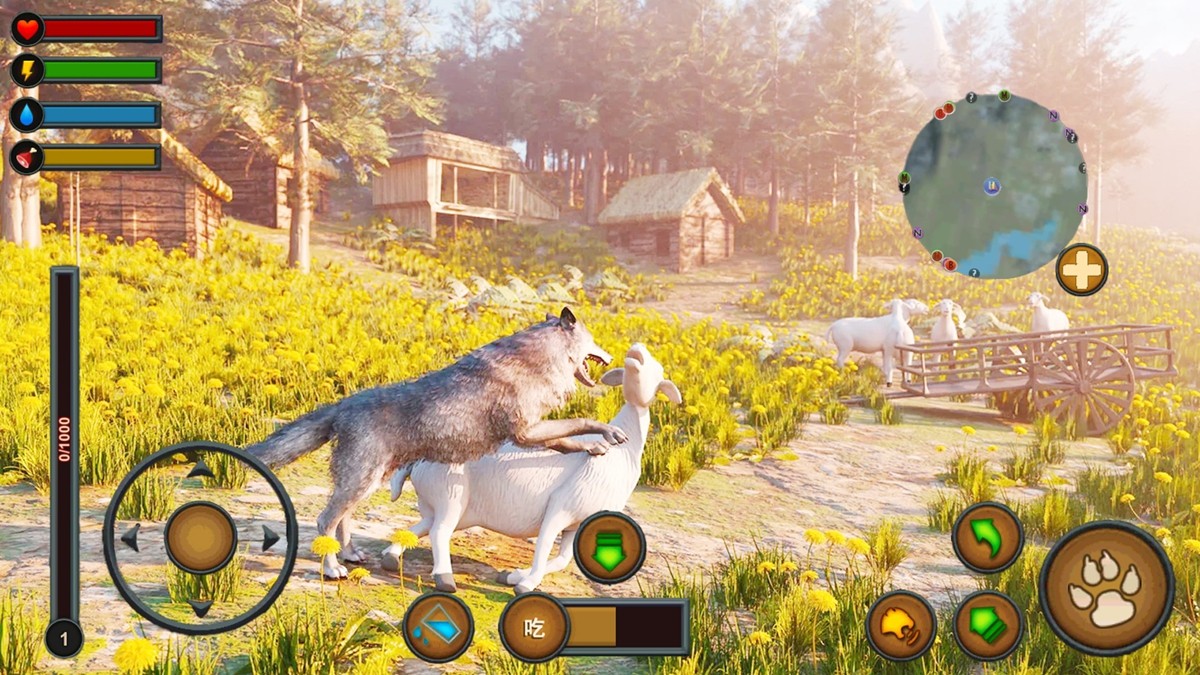Tap the green up-arrow button
Image resolution: width=1200 pixels, height=675 pixels.
[988, 625]
